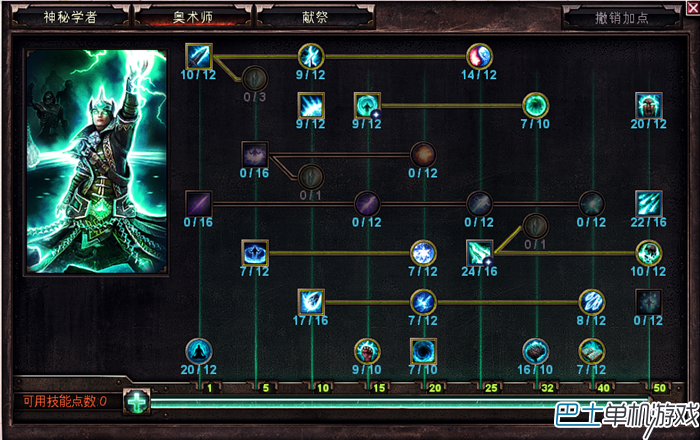Choose the skill icon showing 22/16
The width and height of the screenshot is (700, 440).
pos(649,203)
